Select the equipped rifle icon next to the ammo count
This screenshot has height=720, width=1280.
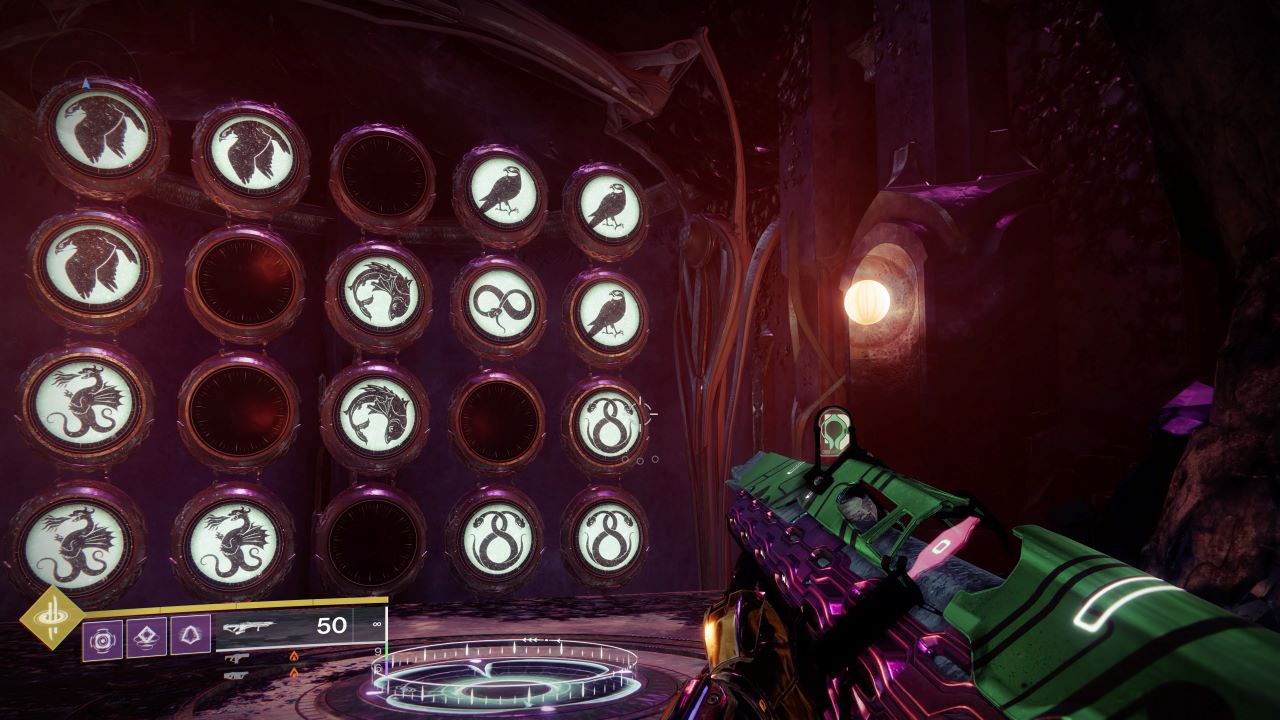pyautogui.click(x=252, y=628)
